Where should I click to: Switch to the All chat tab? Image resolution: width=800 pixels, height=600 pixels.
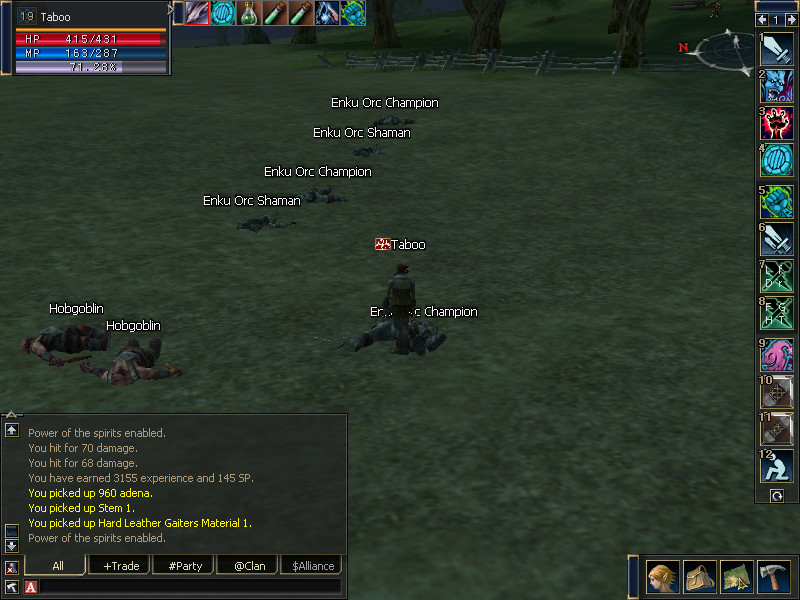(57, 566)
